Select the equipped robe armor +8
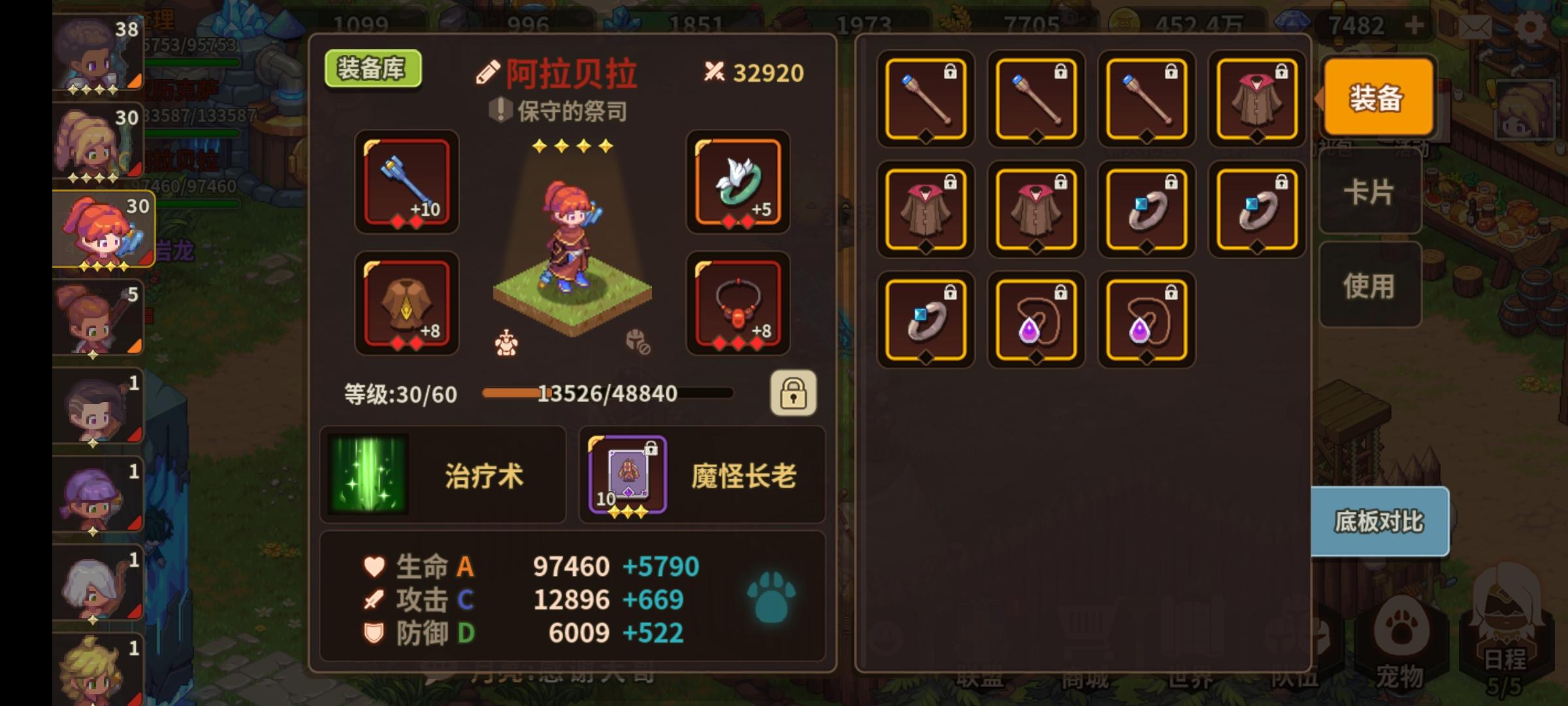Image resolution: width=1568 pixels, height=706 pixels. point(406,304)
